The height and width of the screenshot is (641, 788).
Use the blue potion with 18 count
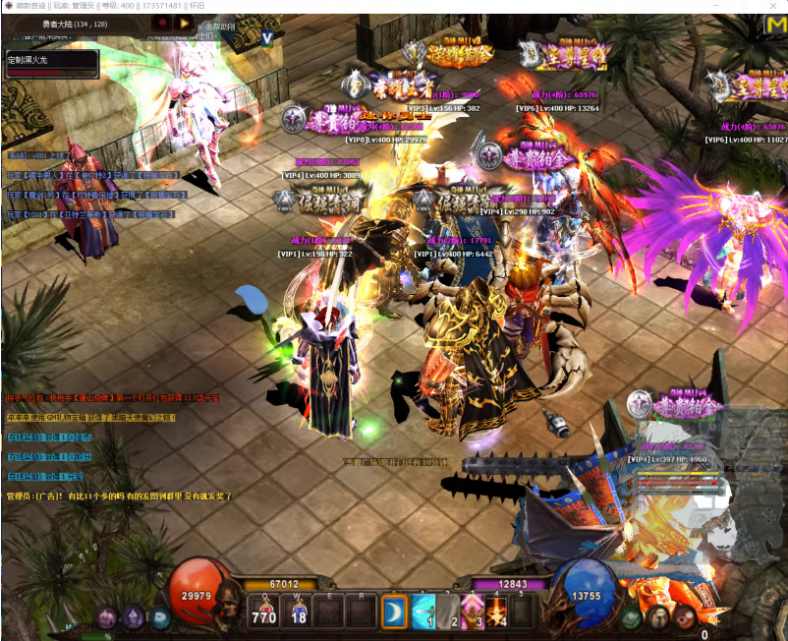pos(298,610)
